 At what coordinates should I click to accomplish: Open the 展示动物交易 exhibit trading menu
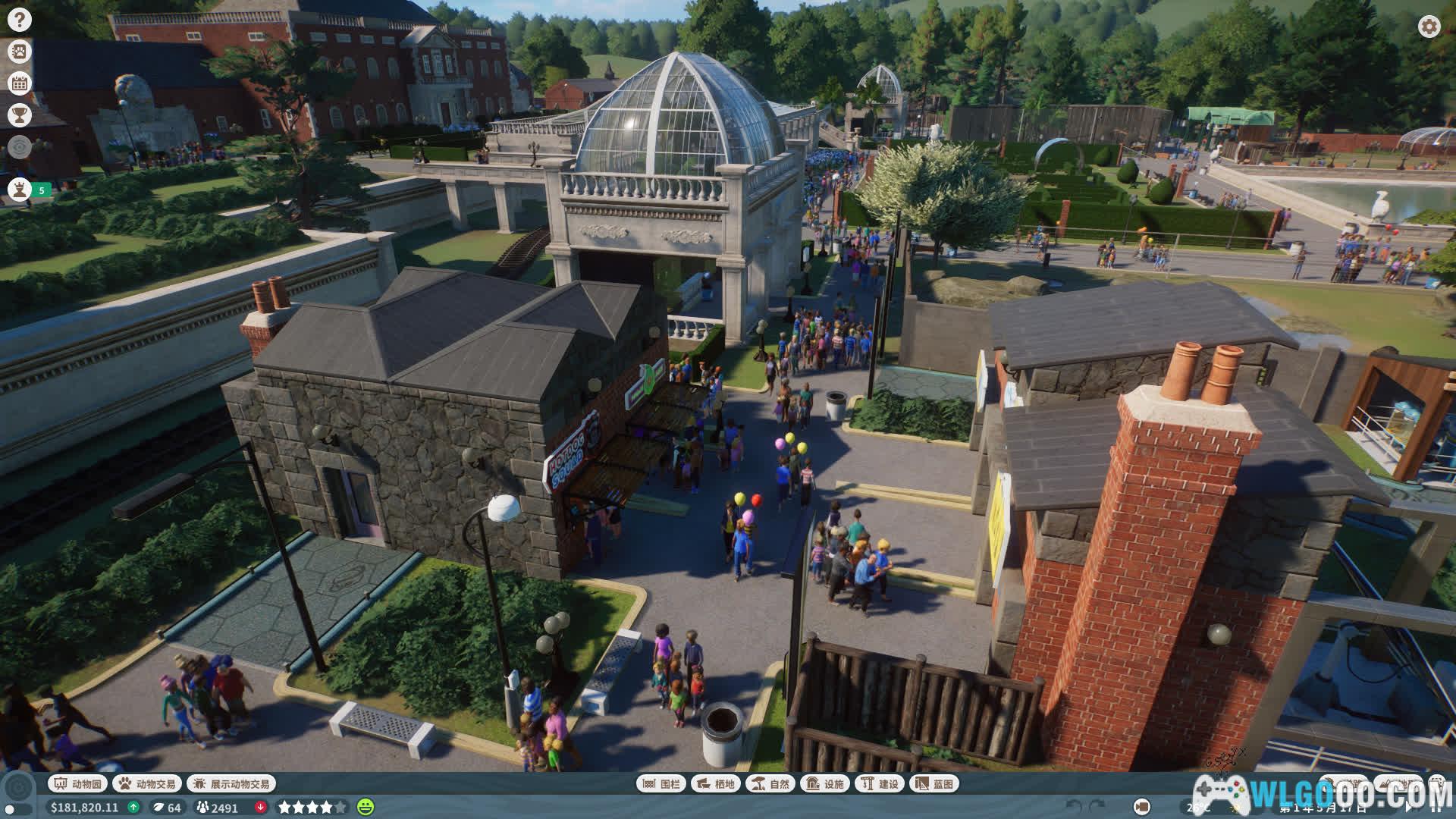[x=231, y=783]
